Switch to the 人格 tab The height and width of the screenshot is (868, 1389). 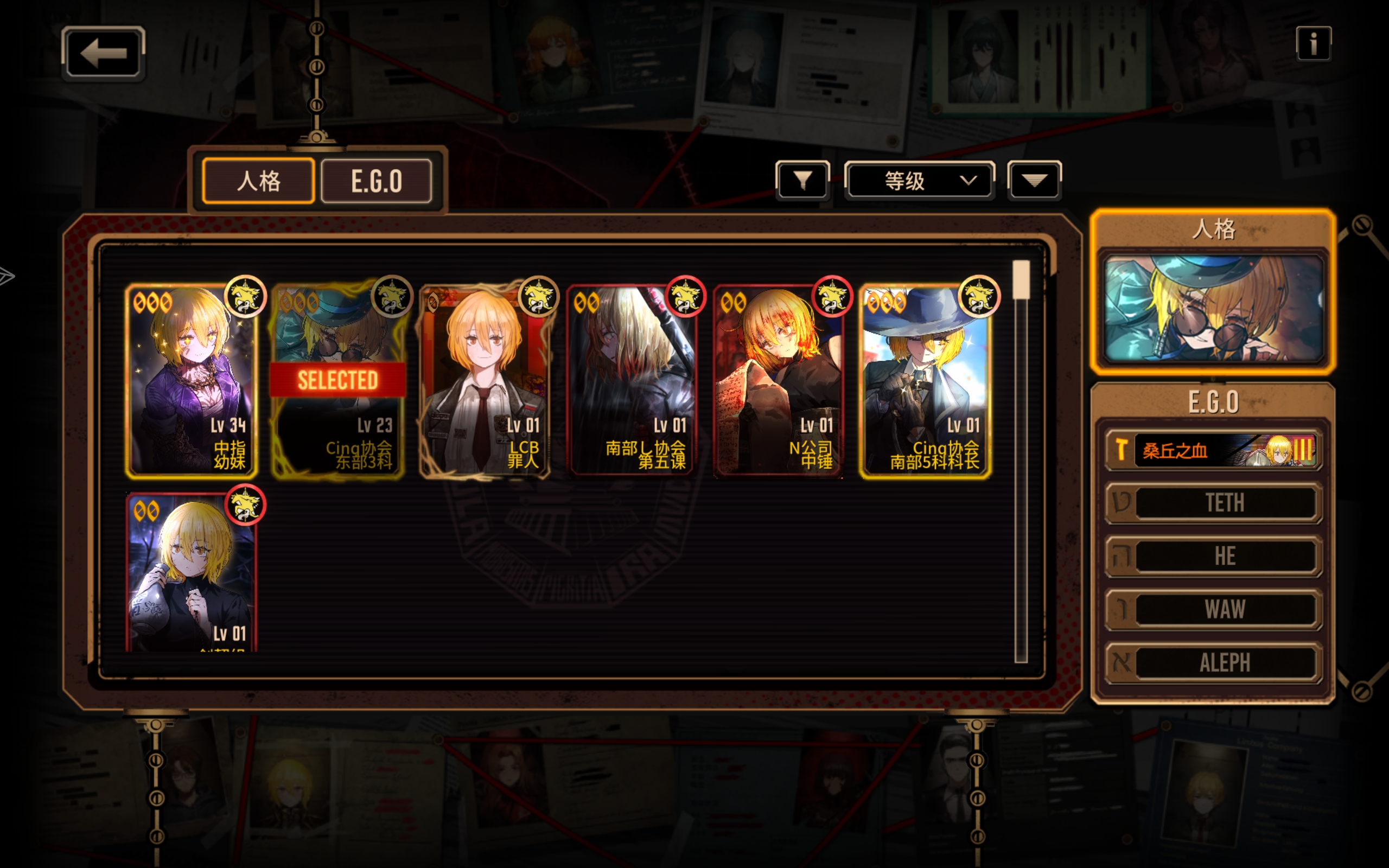tap(258, 181)
